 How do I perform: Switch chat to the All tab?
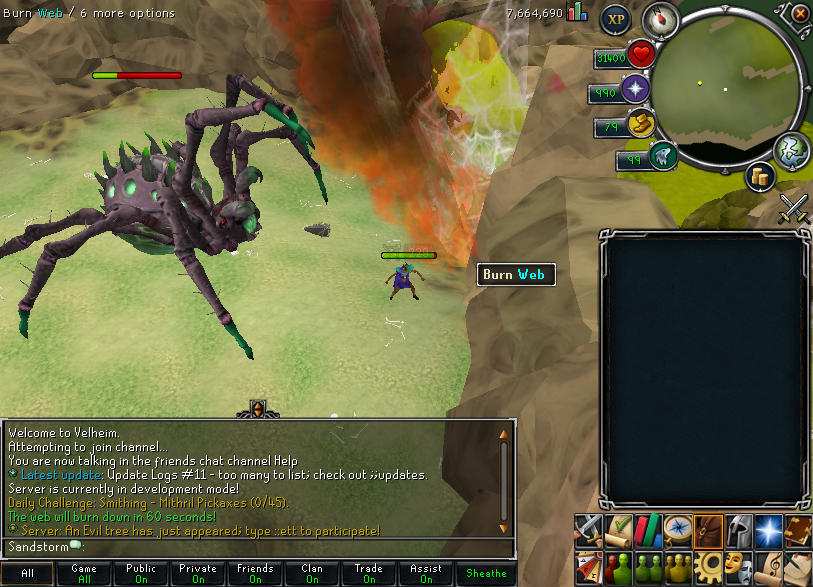tap(28, 574)
